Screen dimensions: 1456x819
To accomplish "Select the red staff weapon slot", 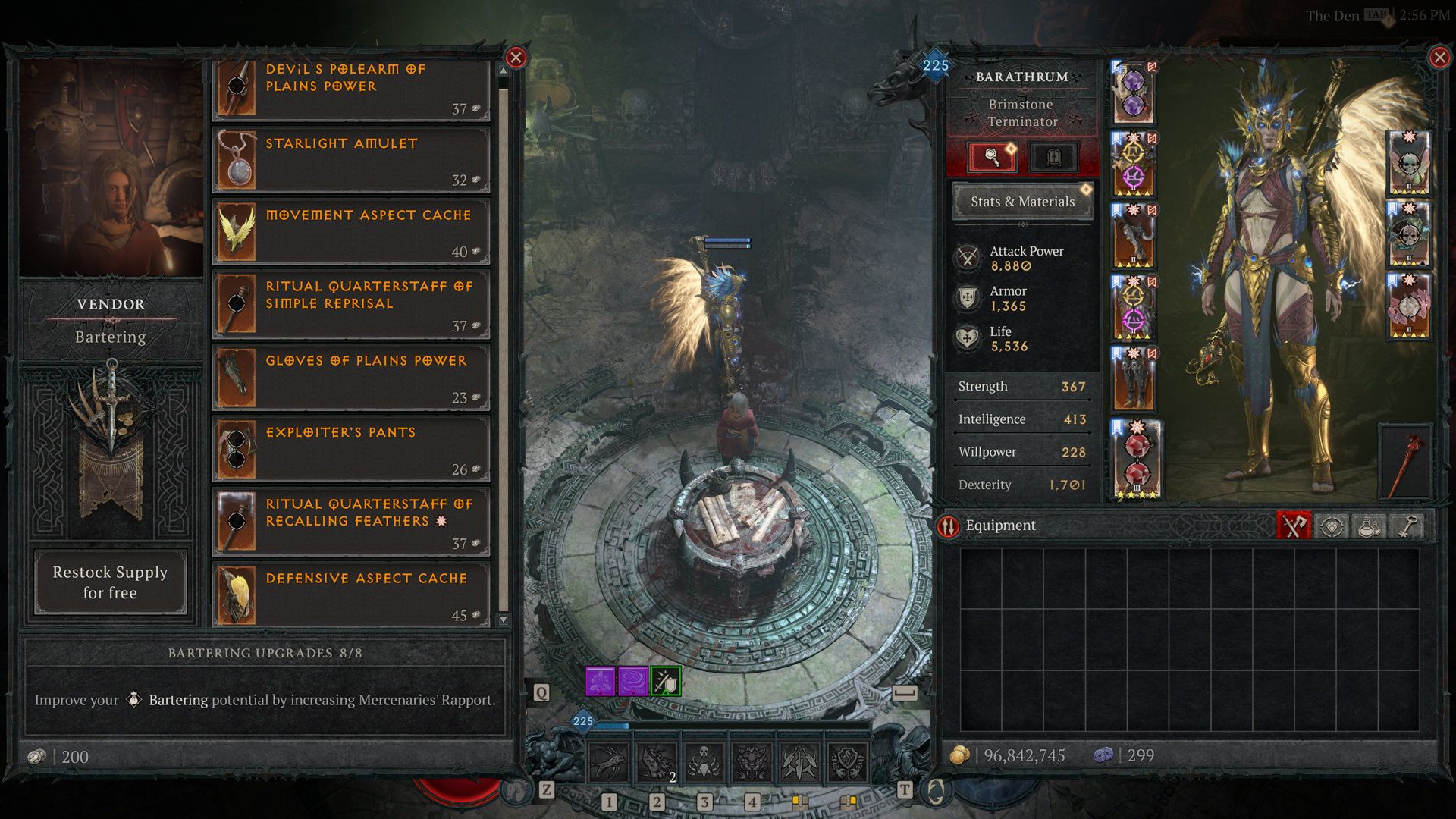I will 1404,461.
